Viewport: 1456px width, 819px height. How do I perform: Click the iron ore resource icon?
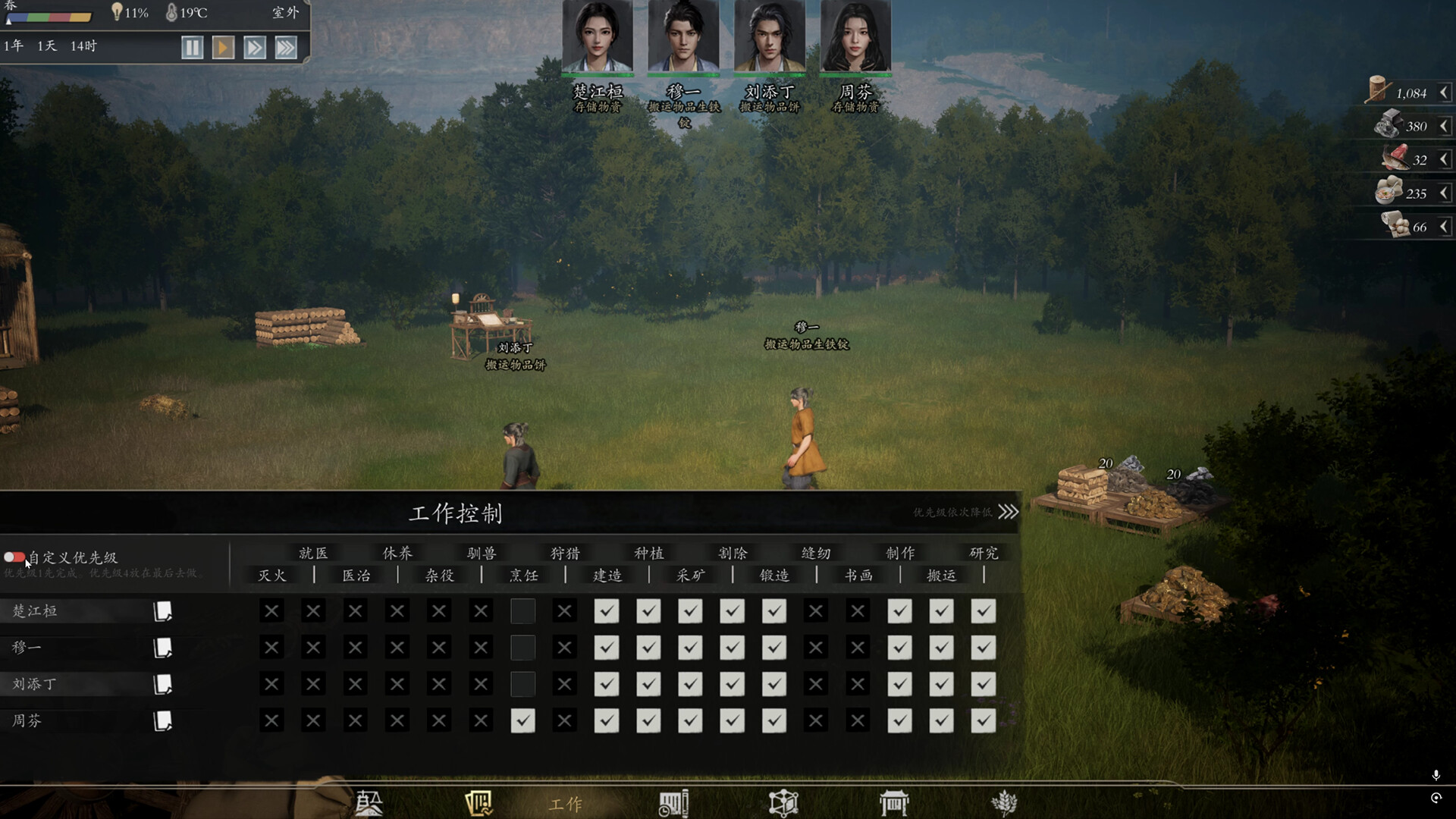point(1388,124)
